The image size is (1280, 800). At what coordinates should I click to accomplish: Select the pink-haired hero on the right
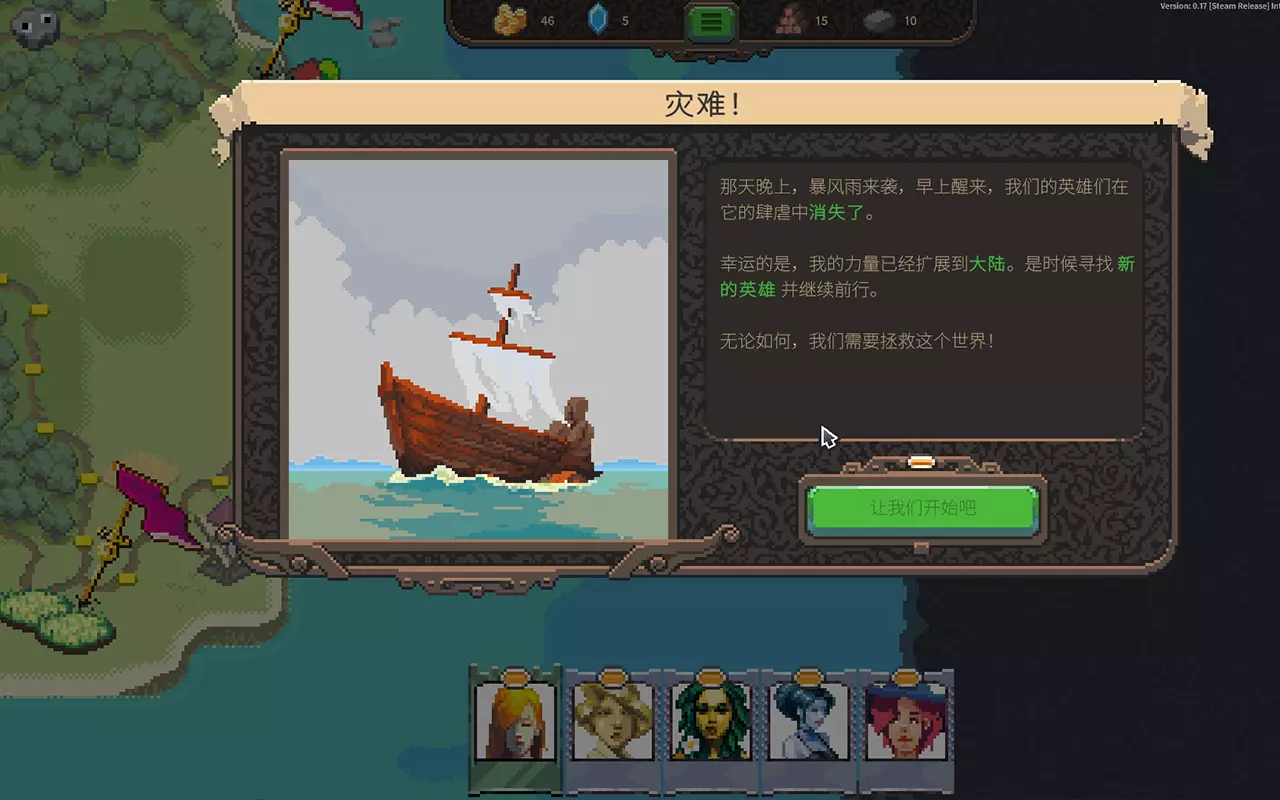click(x=908, y=722)
